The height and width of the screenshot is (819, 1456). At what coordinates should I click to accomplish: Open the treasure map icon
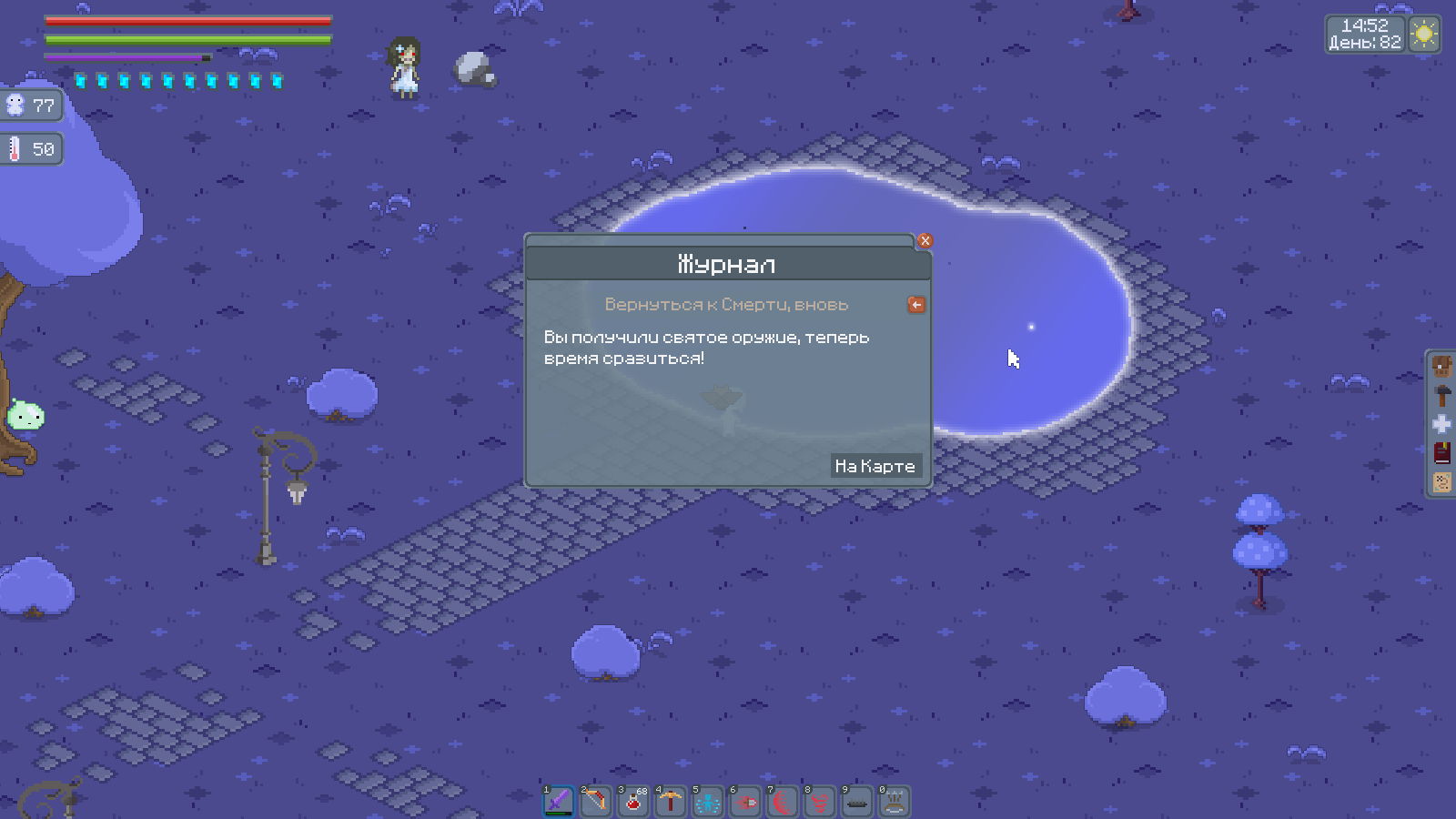click(1442, 481)
